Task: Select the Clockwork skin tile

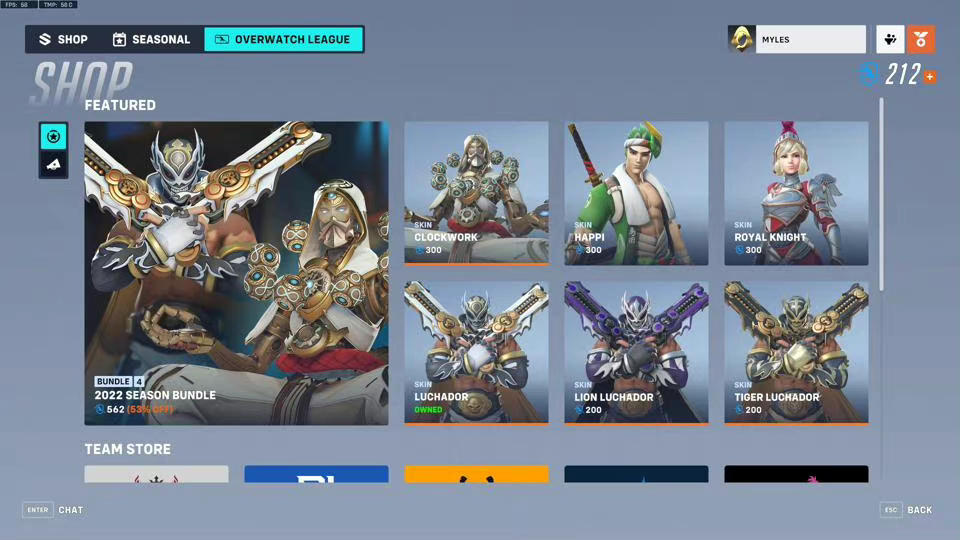Action: (476, 192)
